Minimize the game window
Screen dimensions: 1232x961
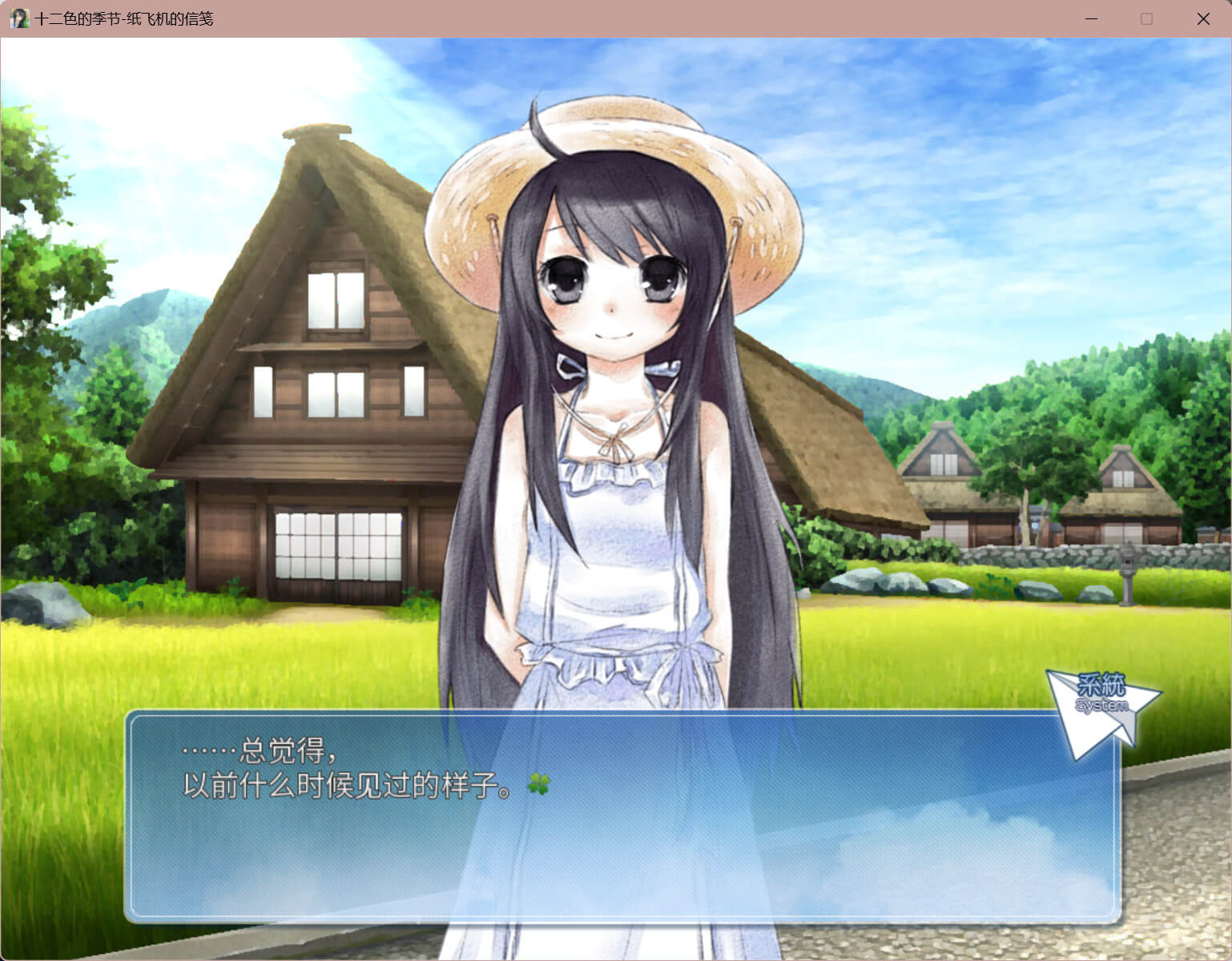1091,18
